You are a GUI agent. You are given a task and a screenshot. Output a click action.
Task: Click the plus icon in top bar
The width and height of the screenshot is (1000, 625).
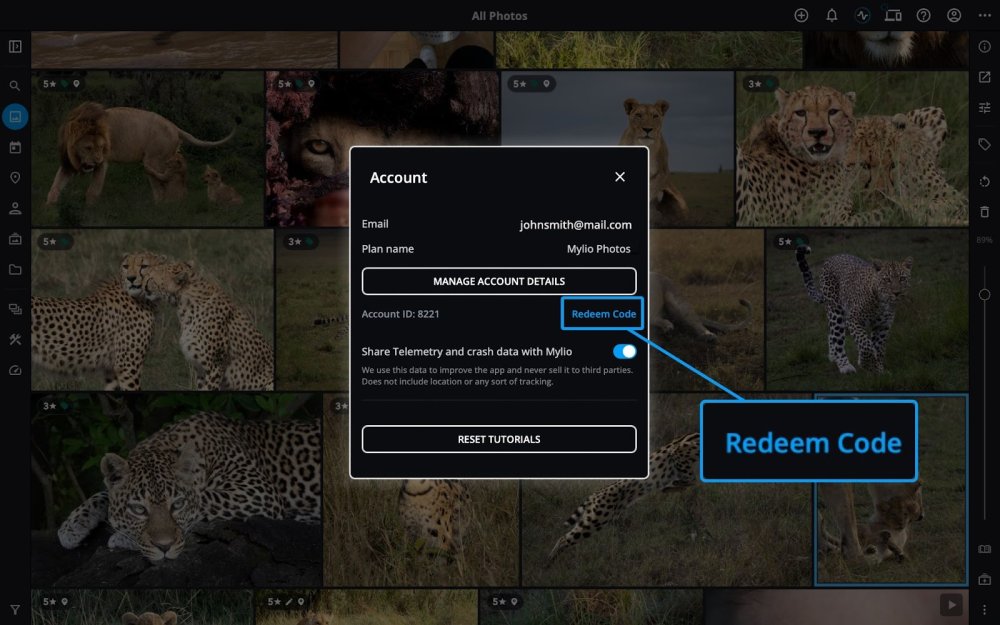coord(801,15)
